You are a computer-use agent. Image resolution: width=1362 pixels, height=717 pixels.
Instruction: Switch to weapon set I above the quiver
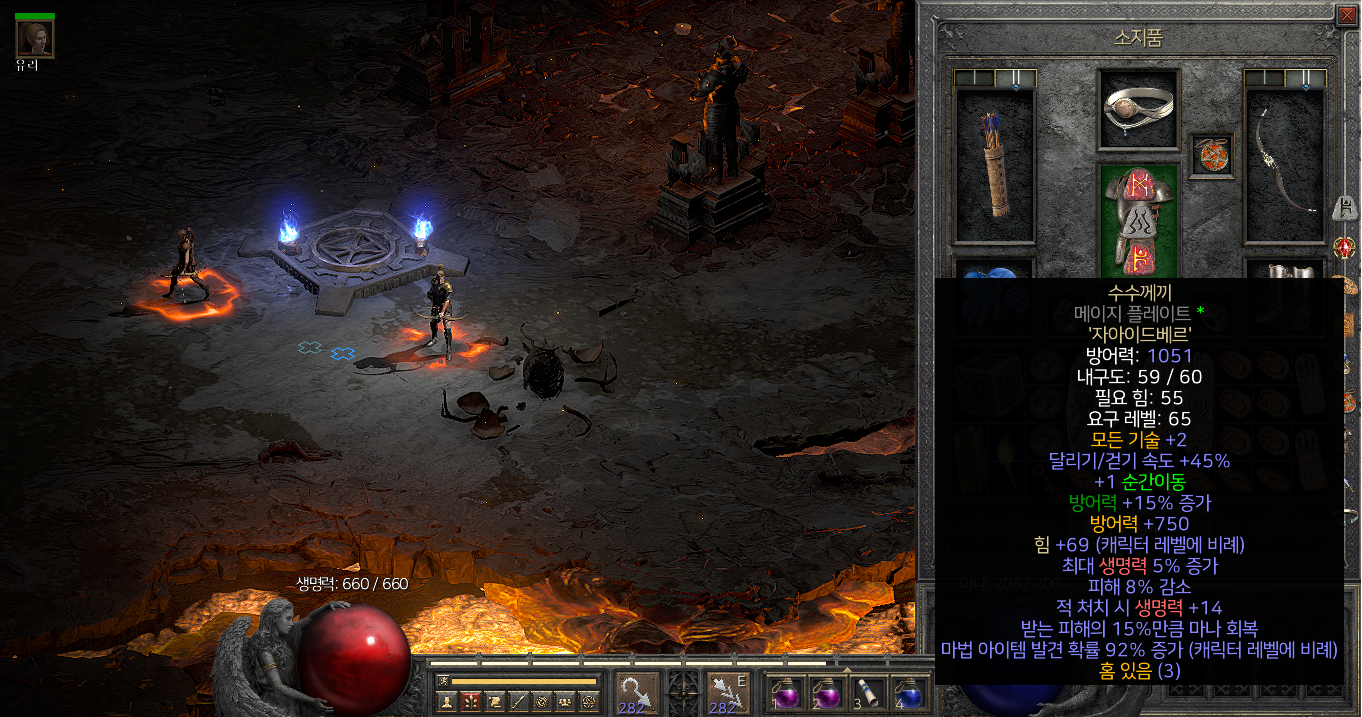coord(975,78)
